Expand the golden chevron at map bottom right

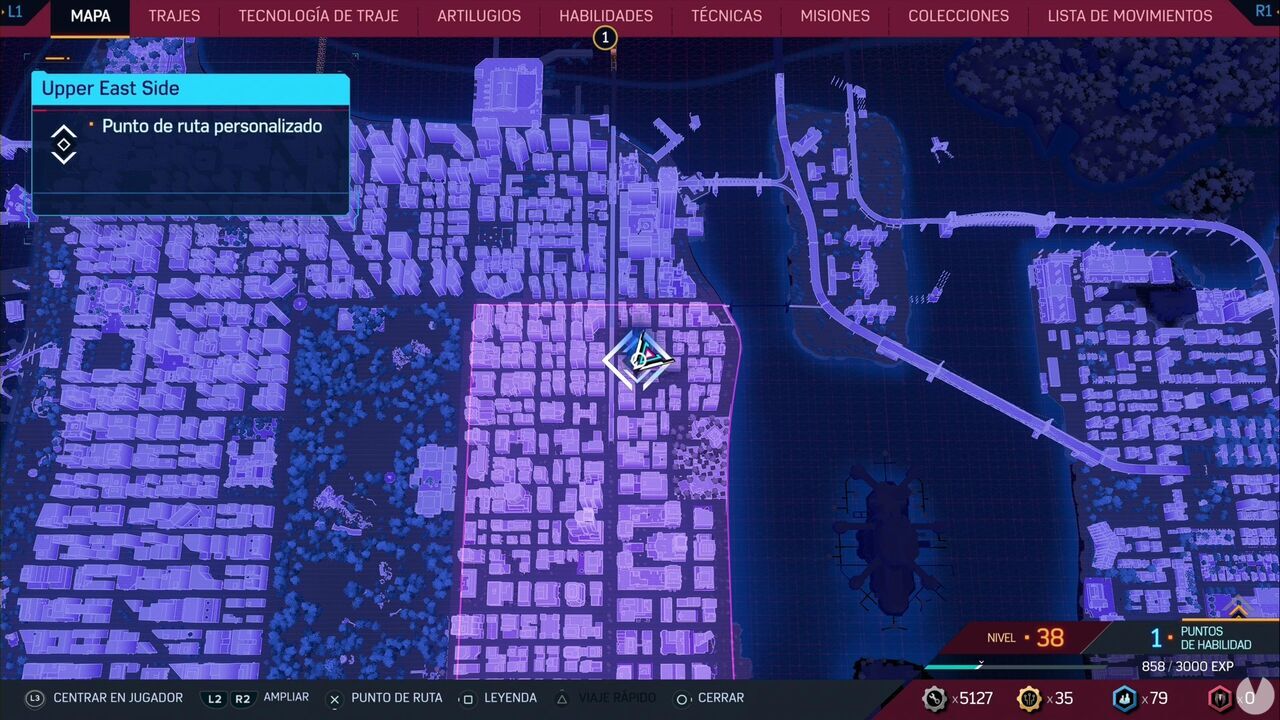(1239, 610)
